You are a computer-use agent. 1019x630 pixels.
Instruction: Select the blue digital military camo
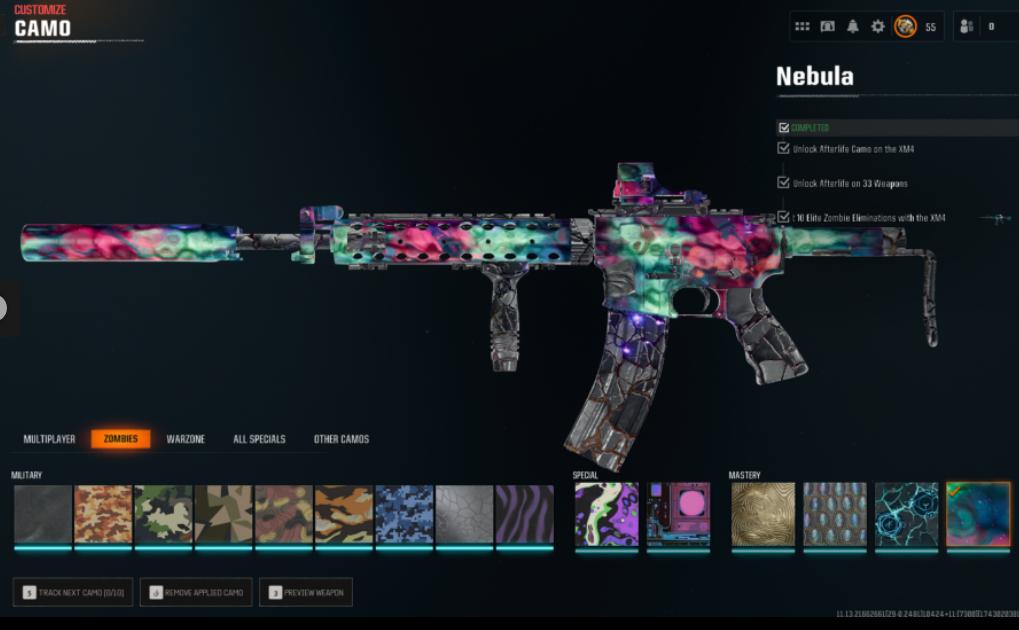click(x=404, y=515)
